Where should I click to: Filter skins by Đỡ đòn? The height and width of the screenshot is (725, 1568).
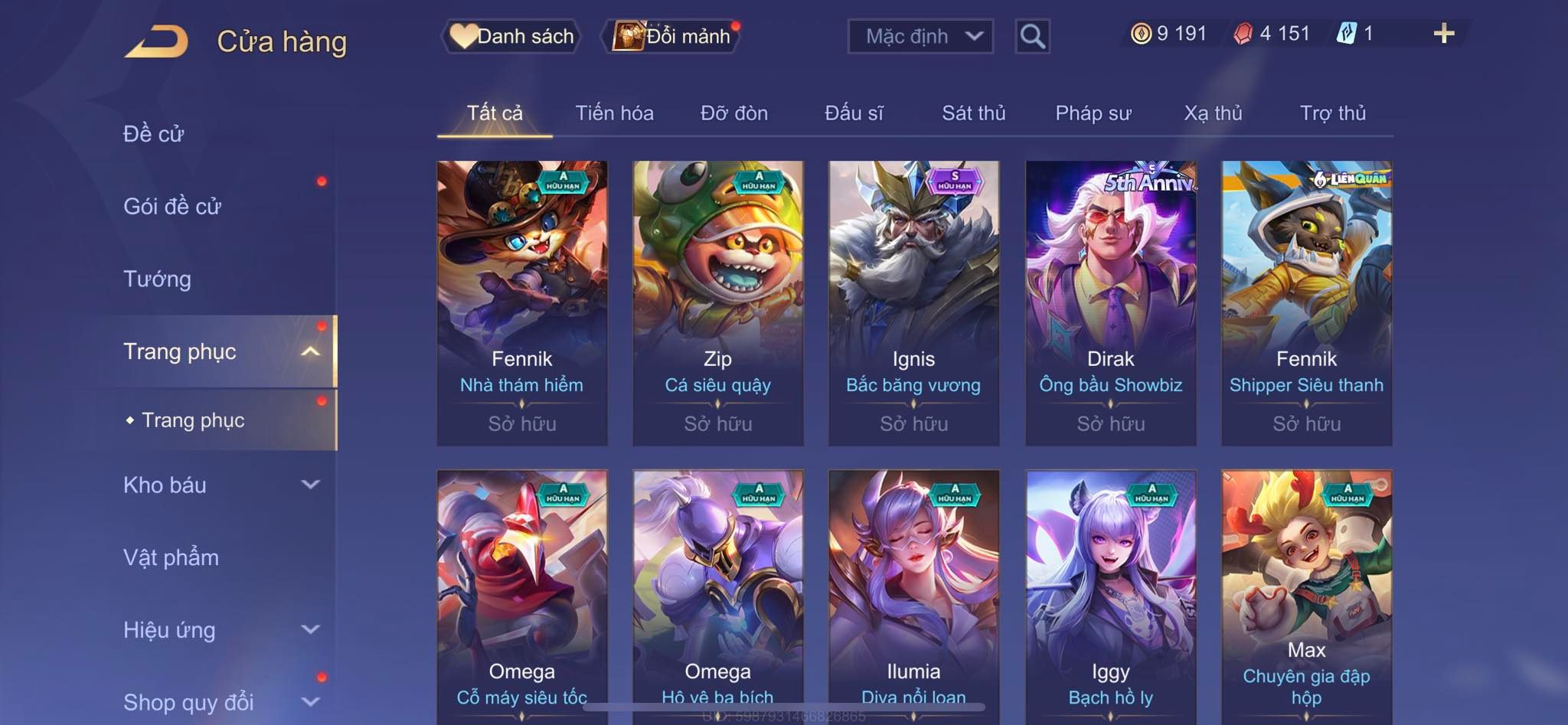(x=733, y=113)
